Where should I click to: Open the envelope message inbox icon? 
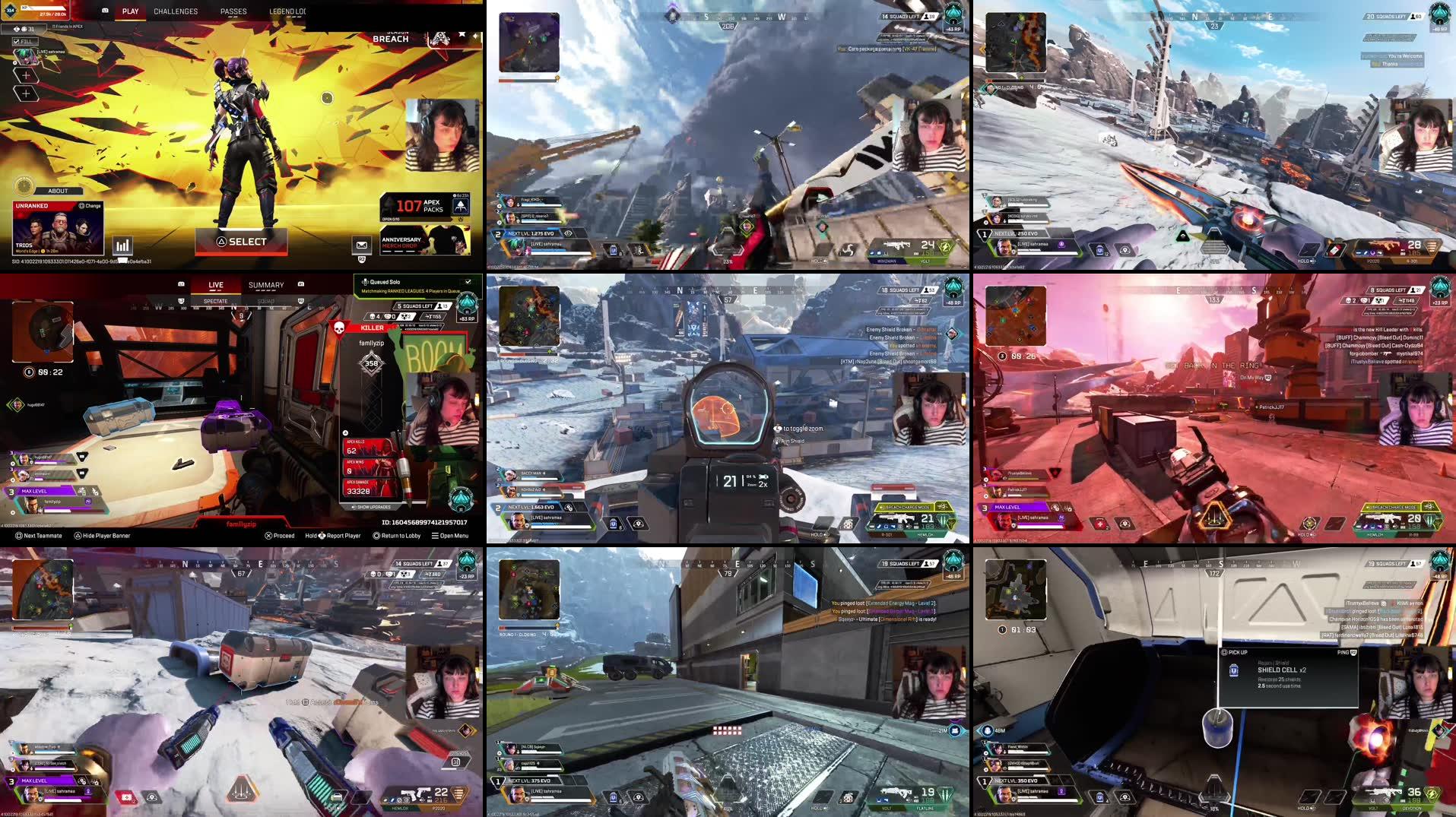(x=360, y=245)
